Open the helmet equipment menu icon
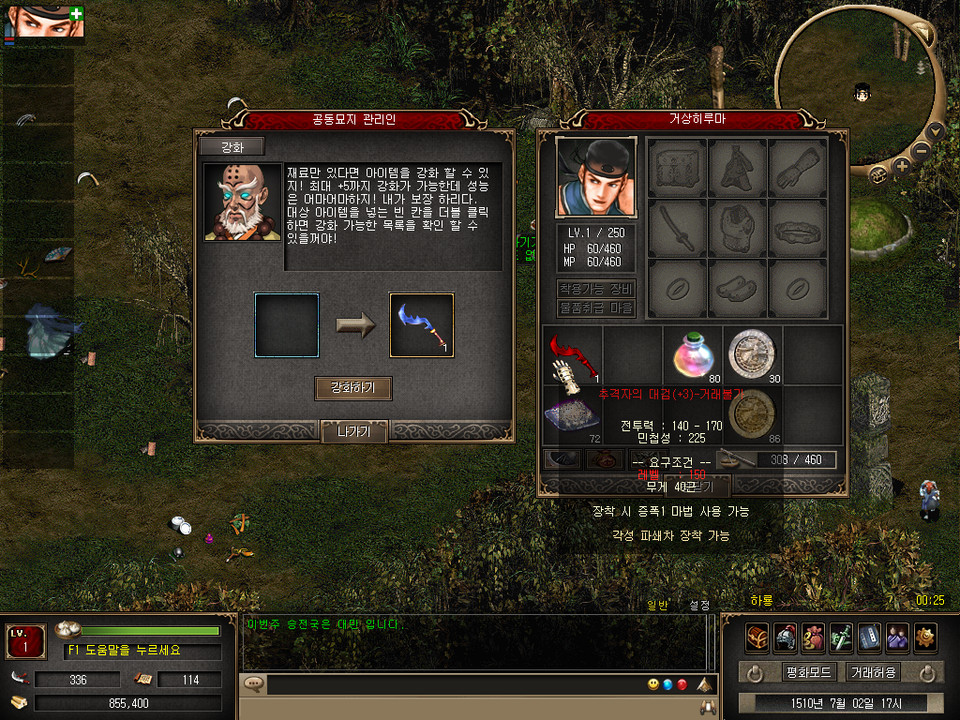This screenshot has width=960, height=720. 785,635
